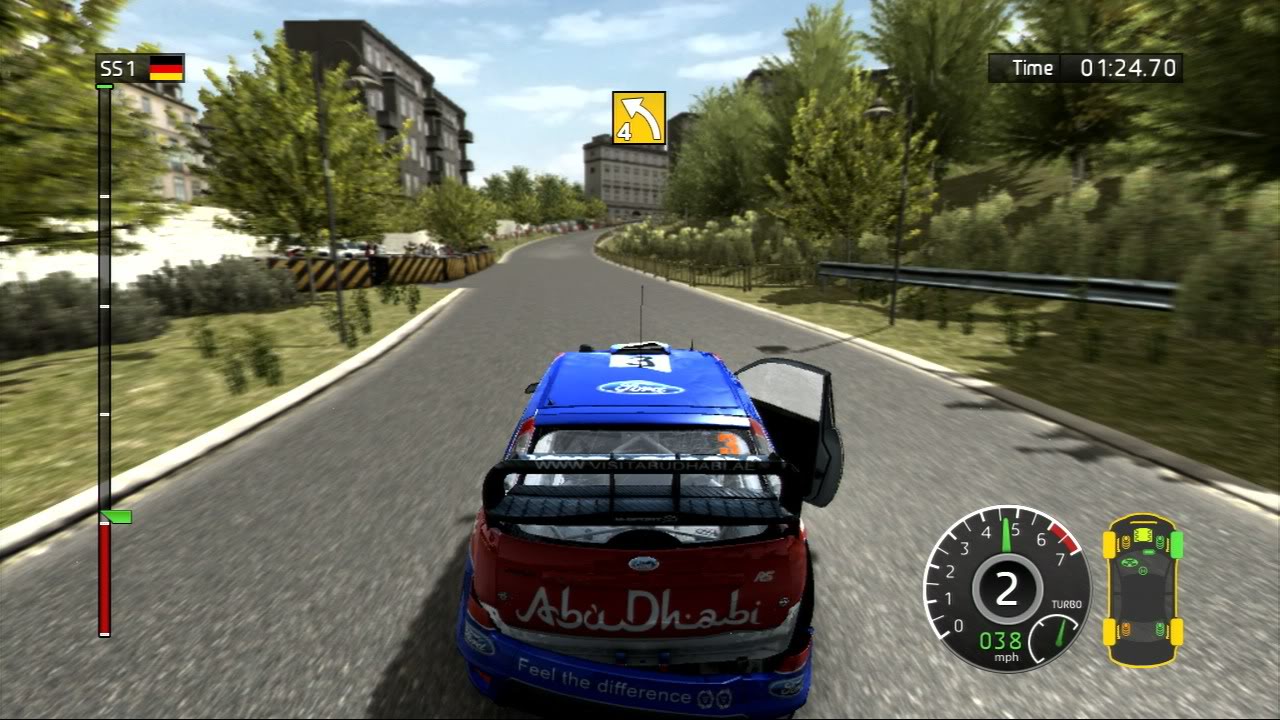Screen dimensions: 1280x720
Task: Click the 01:24.70 timer value
Action: 1130,67
